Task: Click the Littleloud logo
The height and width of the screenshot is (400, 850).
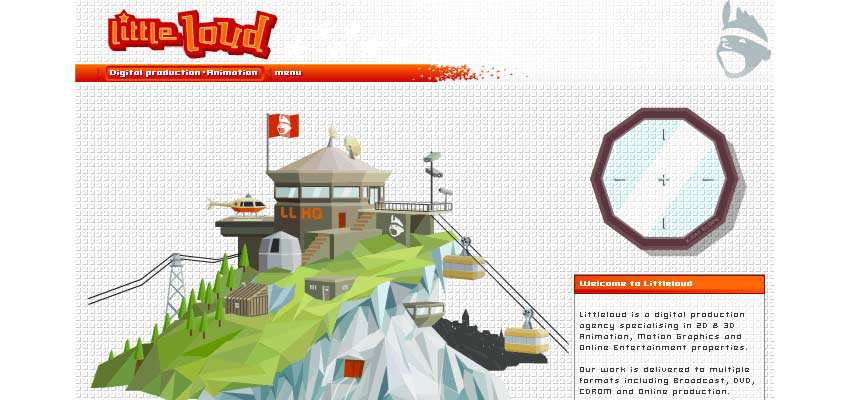Action: [190, 33]
